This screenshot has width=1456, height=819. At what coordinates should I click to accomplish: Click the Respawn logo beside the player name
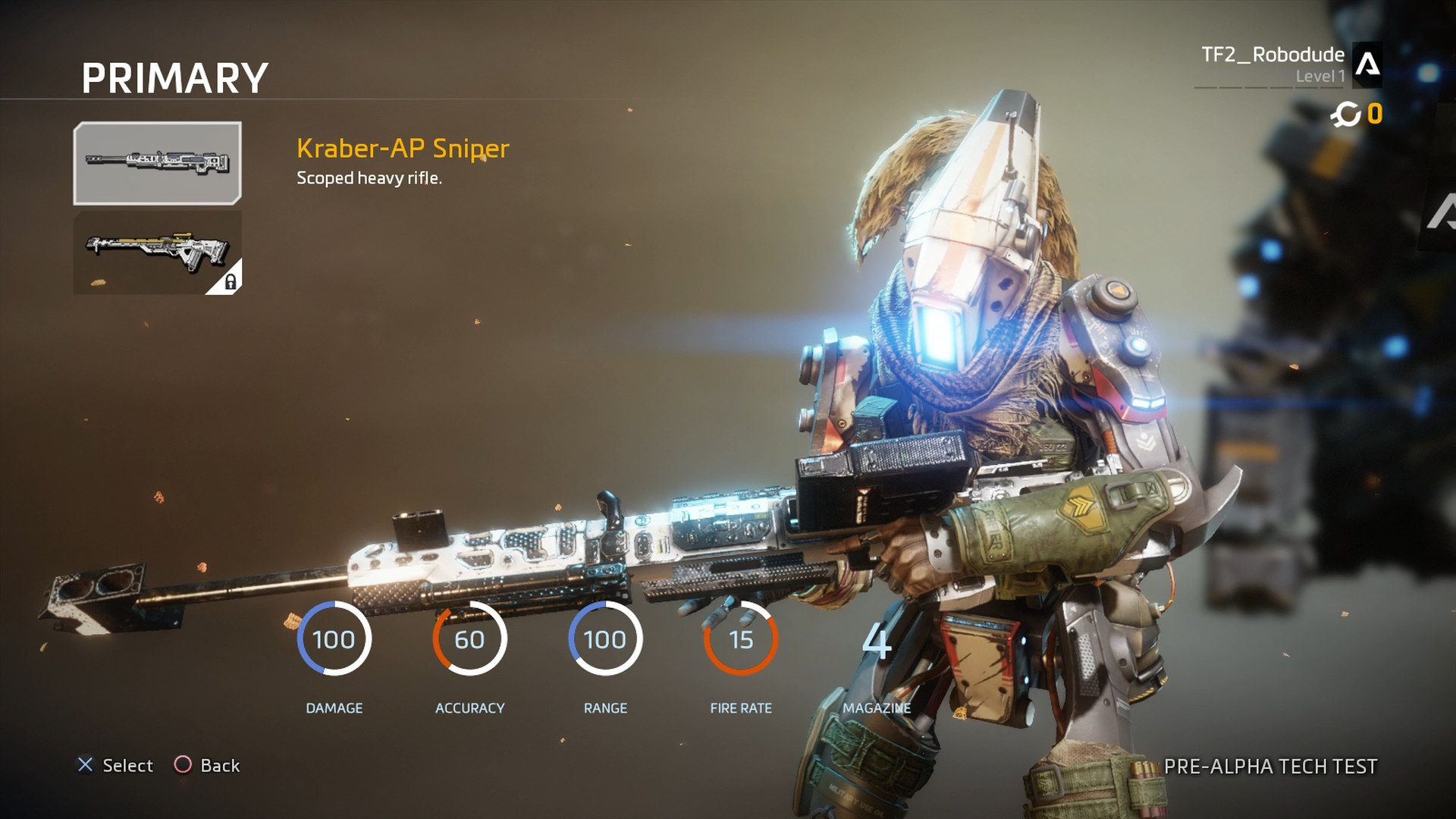coord(1367,64)
